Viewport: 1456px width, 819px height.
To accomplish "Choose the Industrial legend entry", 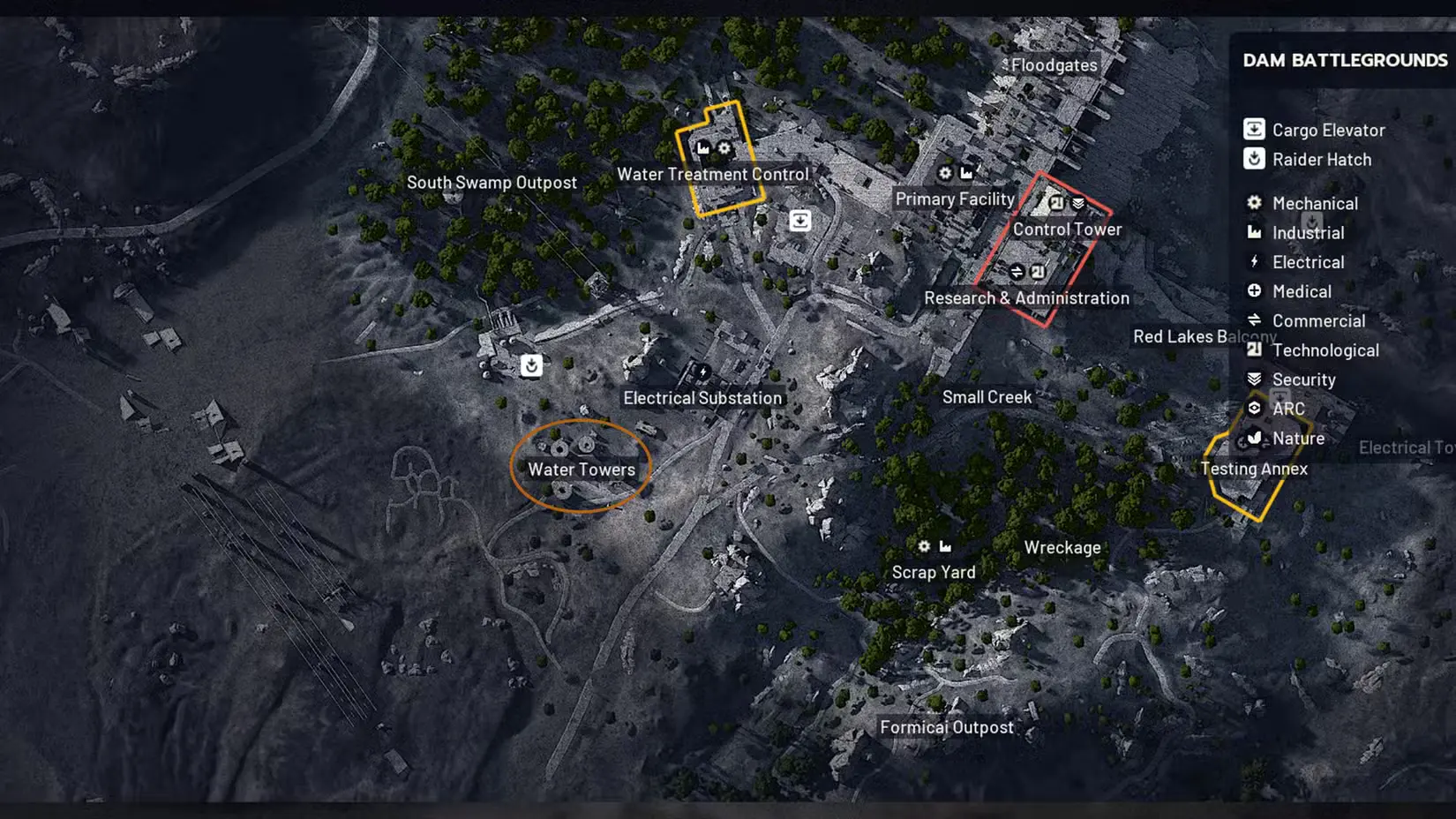I will click(1295, 233).
